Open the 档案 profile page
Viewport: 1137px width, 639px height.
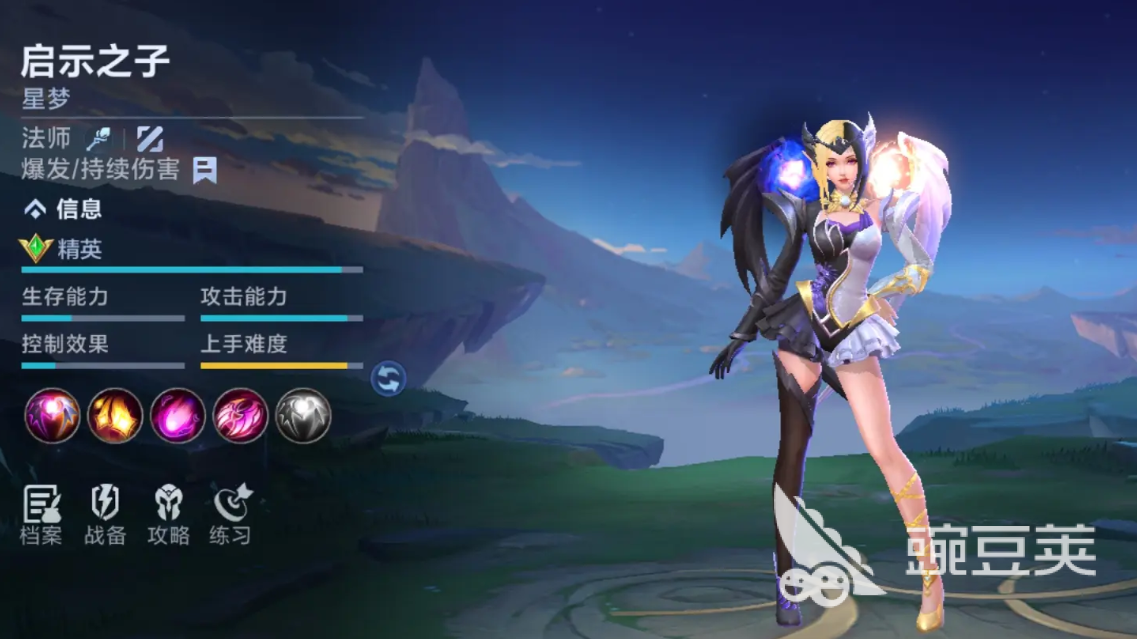click(x=41, y=515)
